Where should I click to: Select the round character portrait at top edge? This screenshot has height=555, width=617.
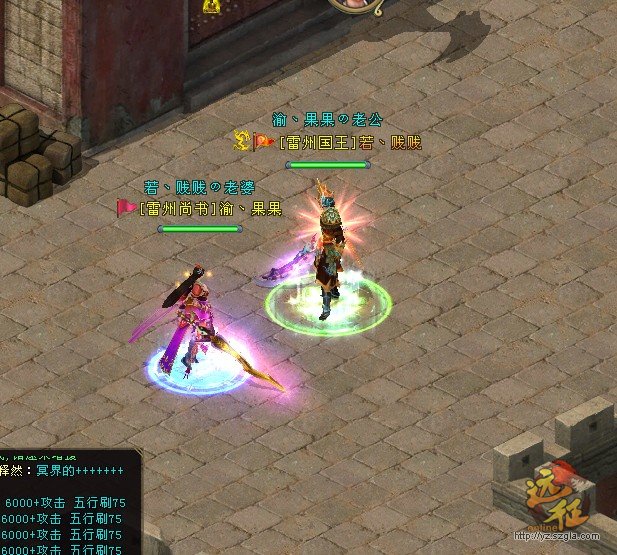[x=357, y=5]
